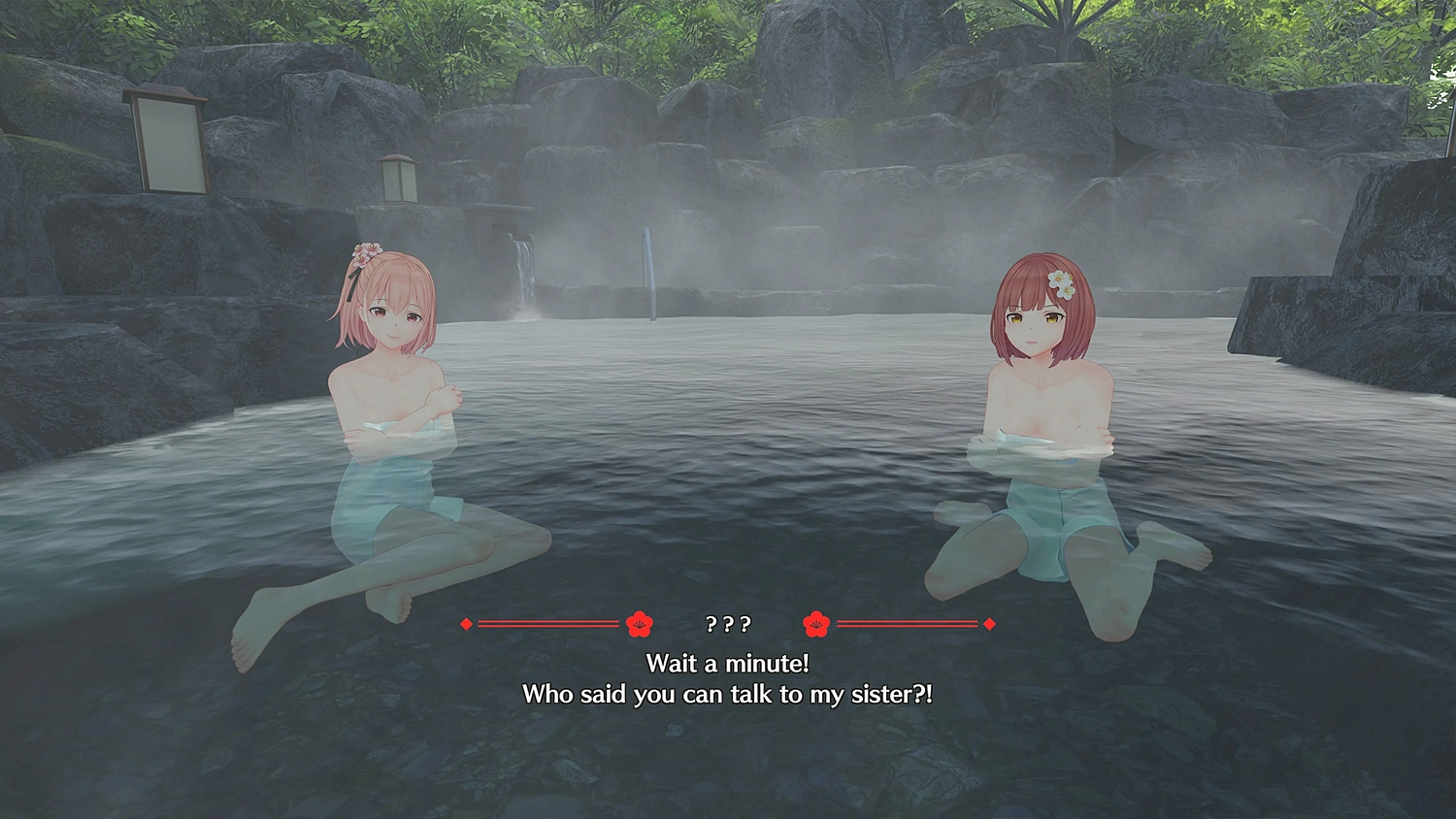Click the red diamond marker on the far right
Viewport: 1456px width, 819px height.
point(989,625)
